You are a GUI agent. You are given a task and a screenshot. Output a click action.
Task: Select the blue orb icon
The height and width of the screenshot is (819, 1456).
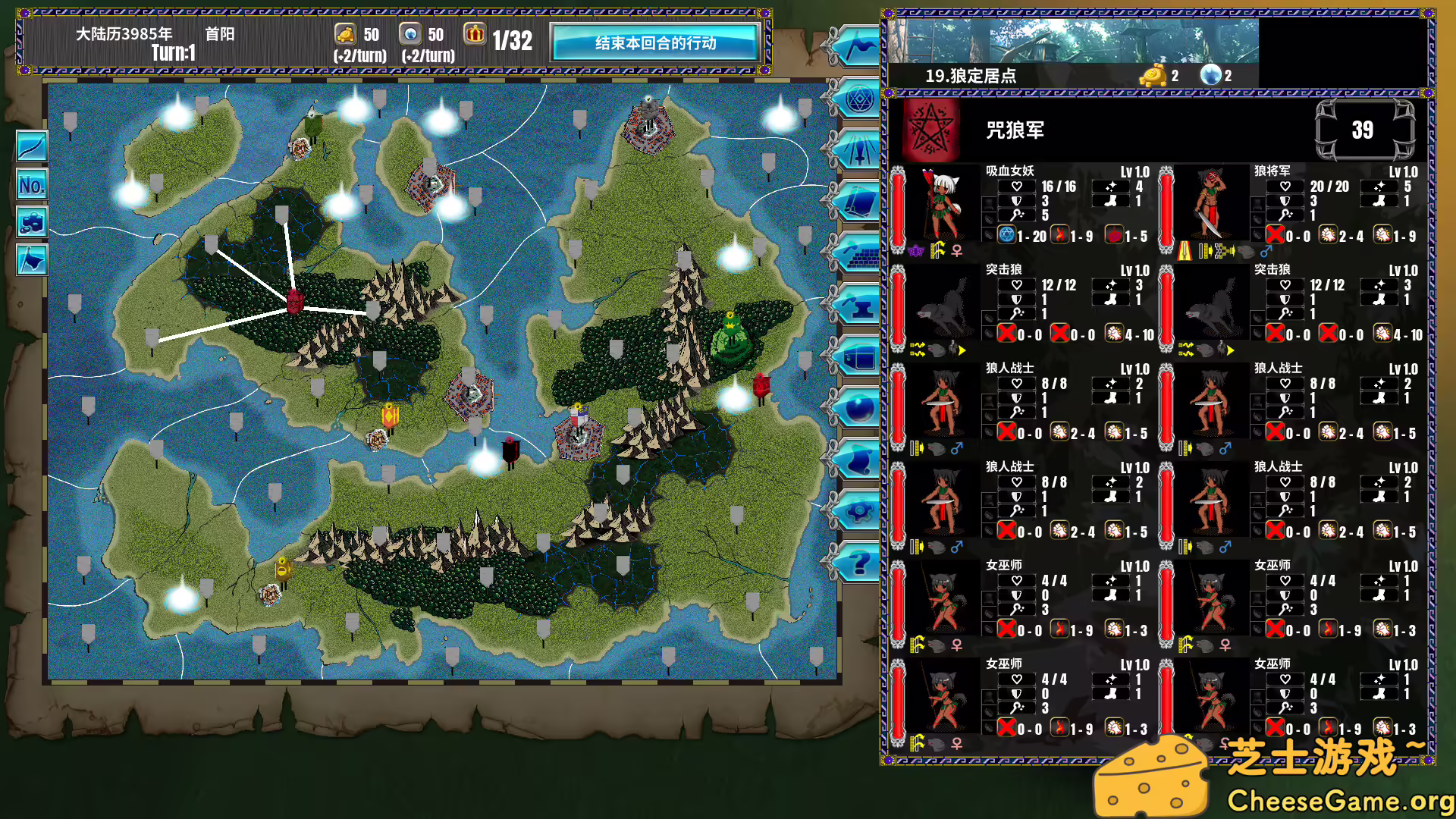(x=857, y=409)
